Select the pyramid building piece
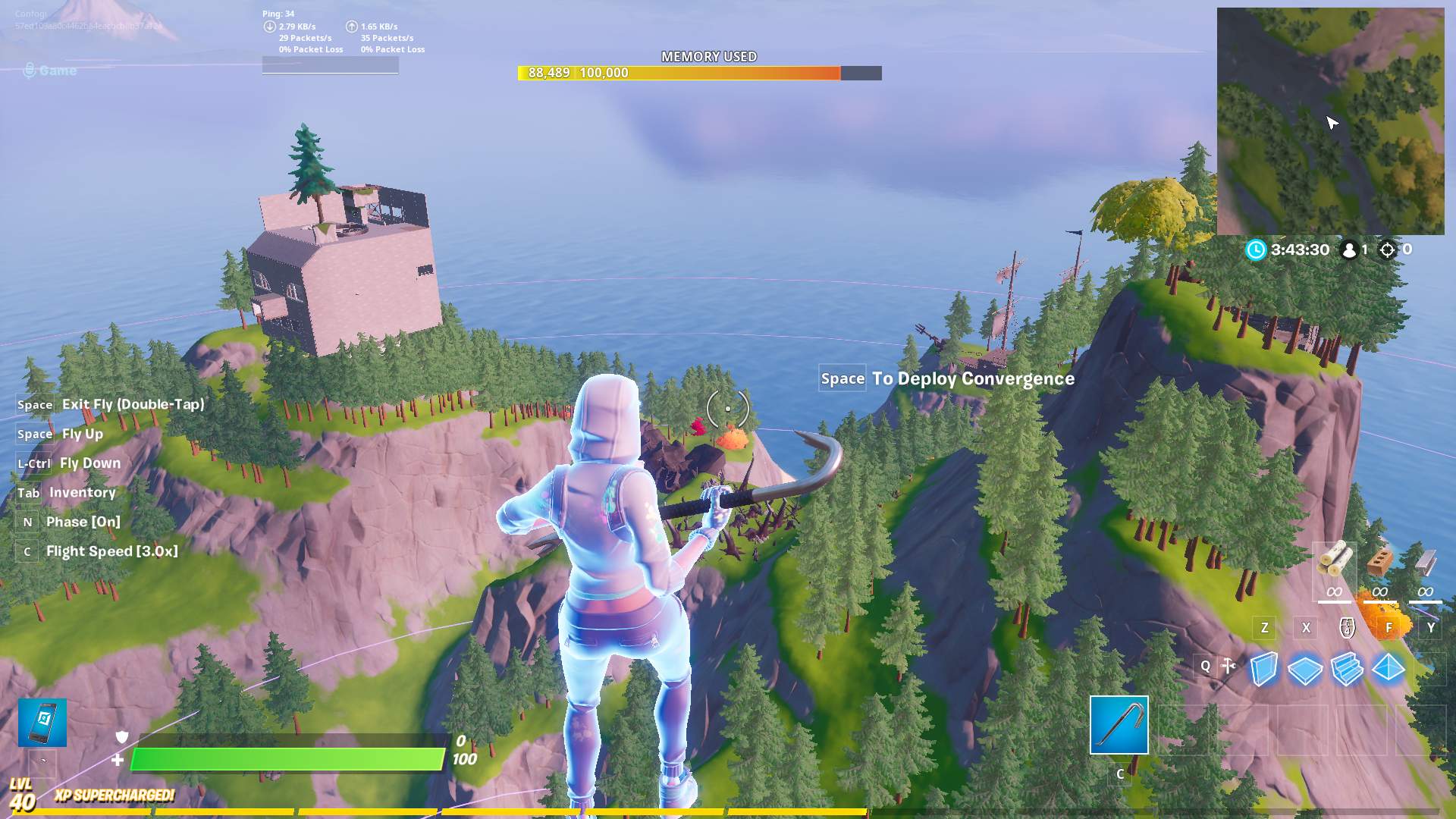The width and height of the screenshot is (1456, 819). (x=1389, y=667)
